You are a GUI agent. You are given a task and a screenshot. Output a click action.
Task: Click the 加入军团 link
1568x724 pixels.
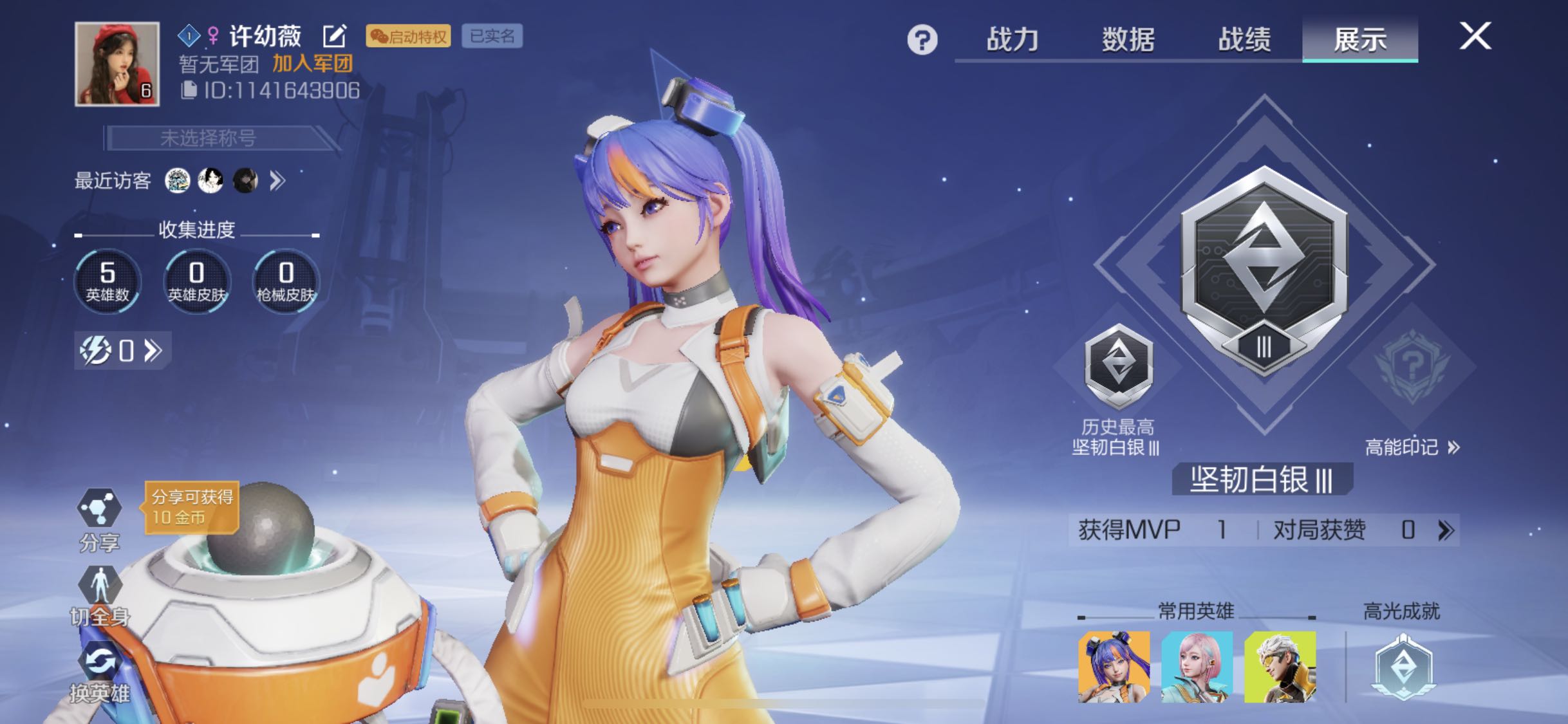click(x=312, y=64)
